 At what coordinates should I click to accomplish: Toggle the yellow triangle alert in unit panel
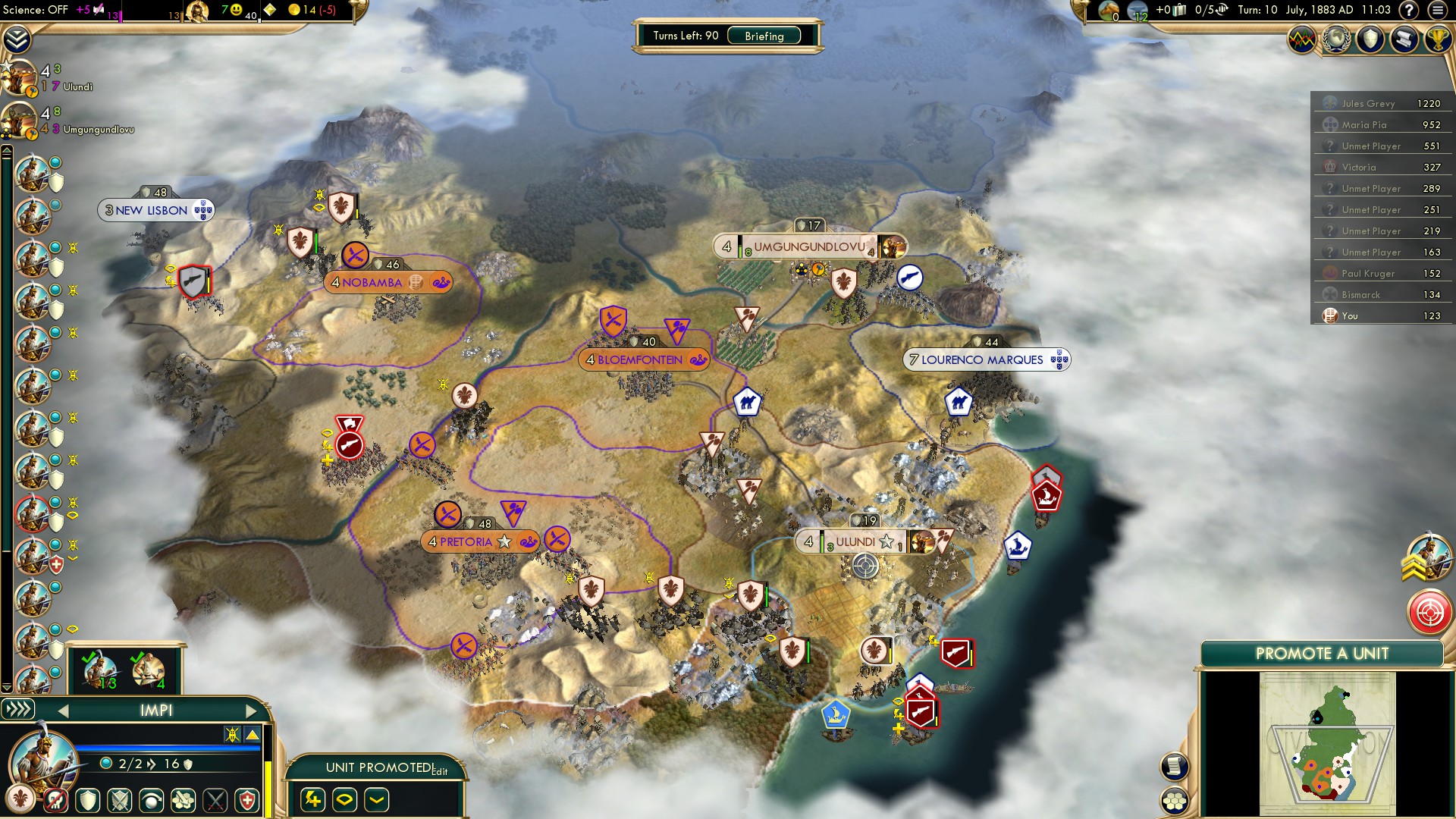click(253, 734)
